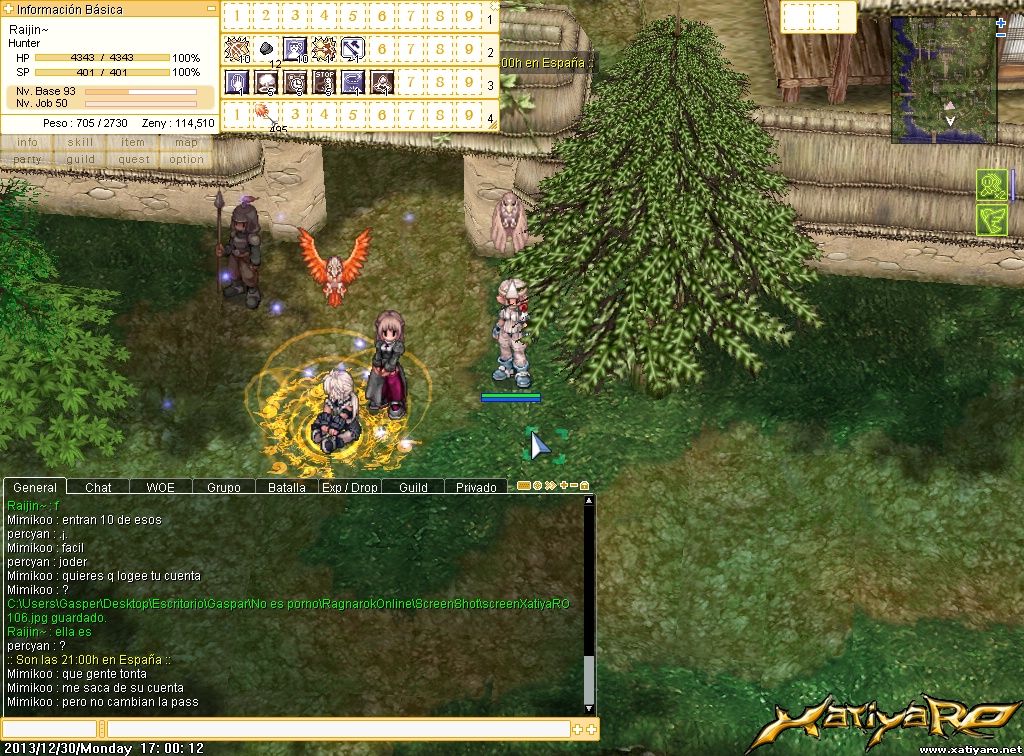Switch to the WOE chat tab
Image resolution: width=1024 pixels, height=756 pixels.
160,487
